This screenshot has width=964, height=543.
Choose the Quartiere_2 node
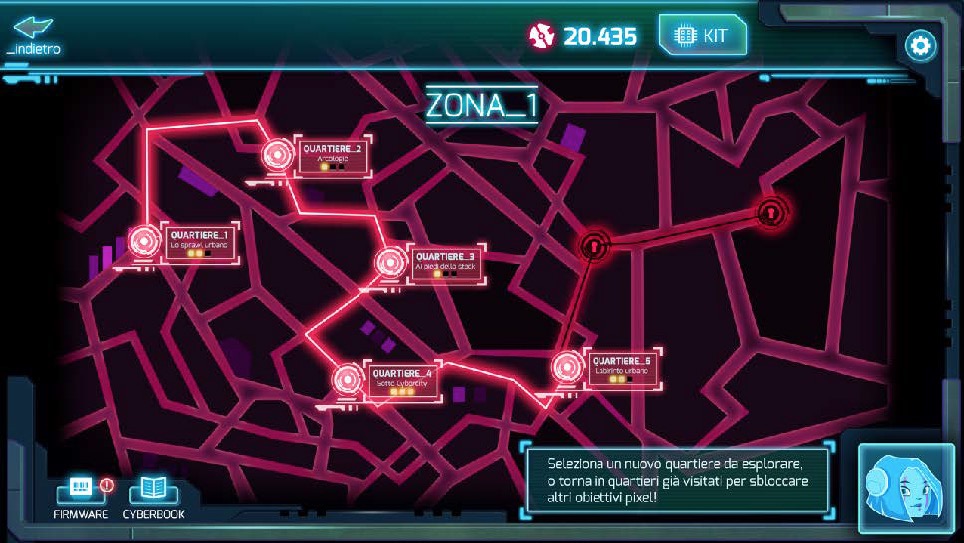click(278, 156)
